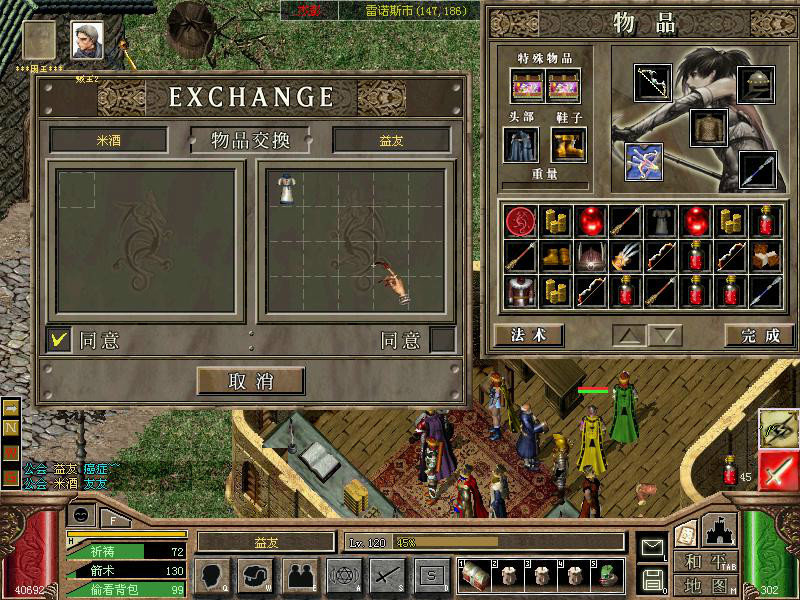The image size is (800, 600).
Task: Select the red dragon emblem inventory item
Action: [520, 221]
